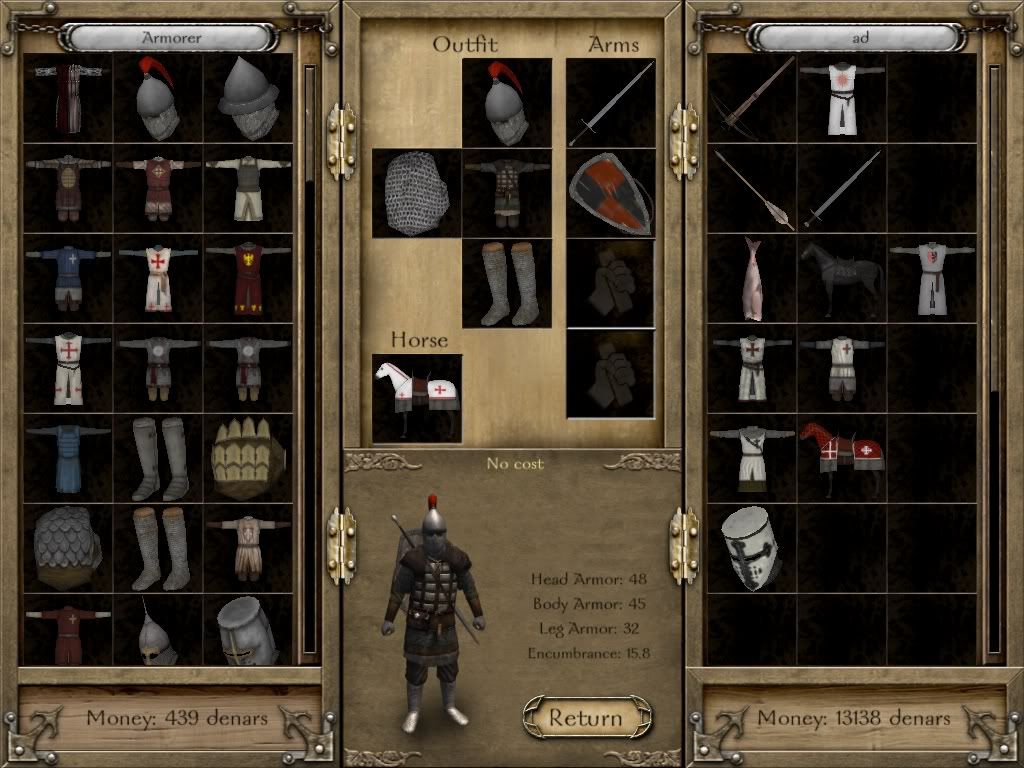The width and height of the screenshot is (1024, 768).
Task: Click the Return button
Action: pos(586,717)
